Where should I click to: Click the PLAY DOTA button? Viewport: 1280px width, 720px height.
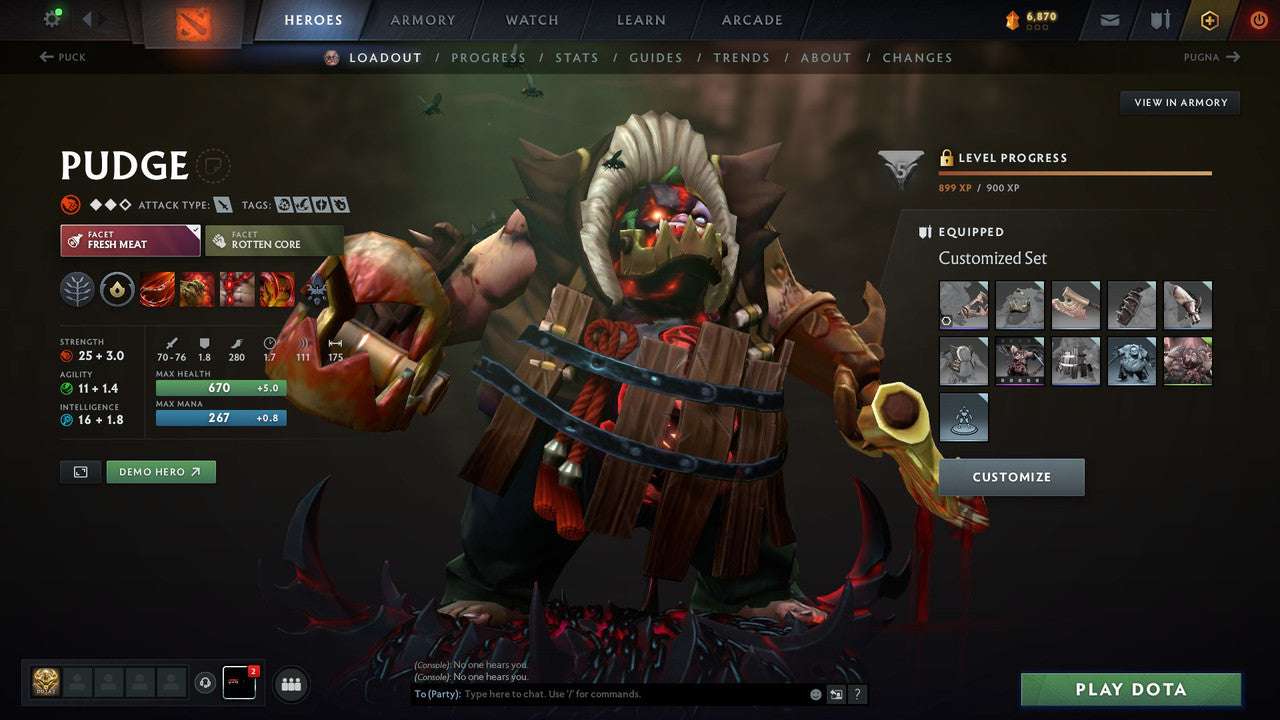[1131, 689]
